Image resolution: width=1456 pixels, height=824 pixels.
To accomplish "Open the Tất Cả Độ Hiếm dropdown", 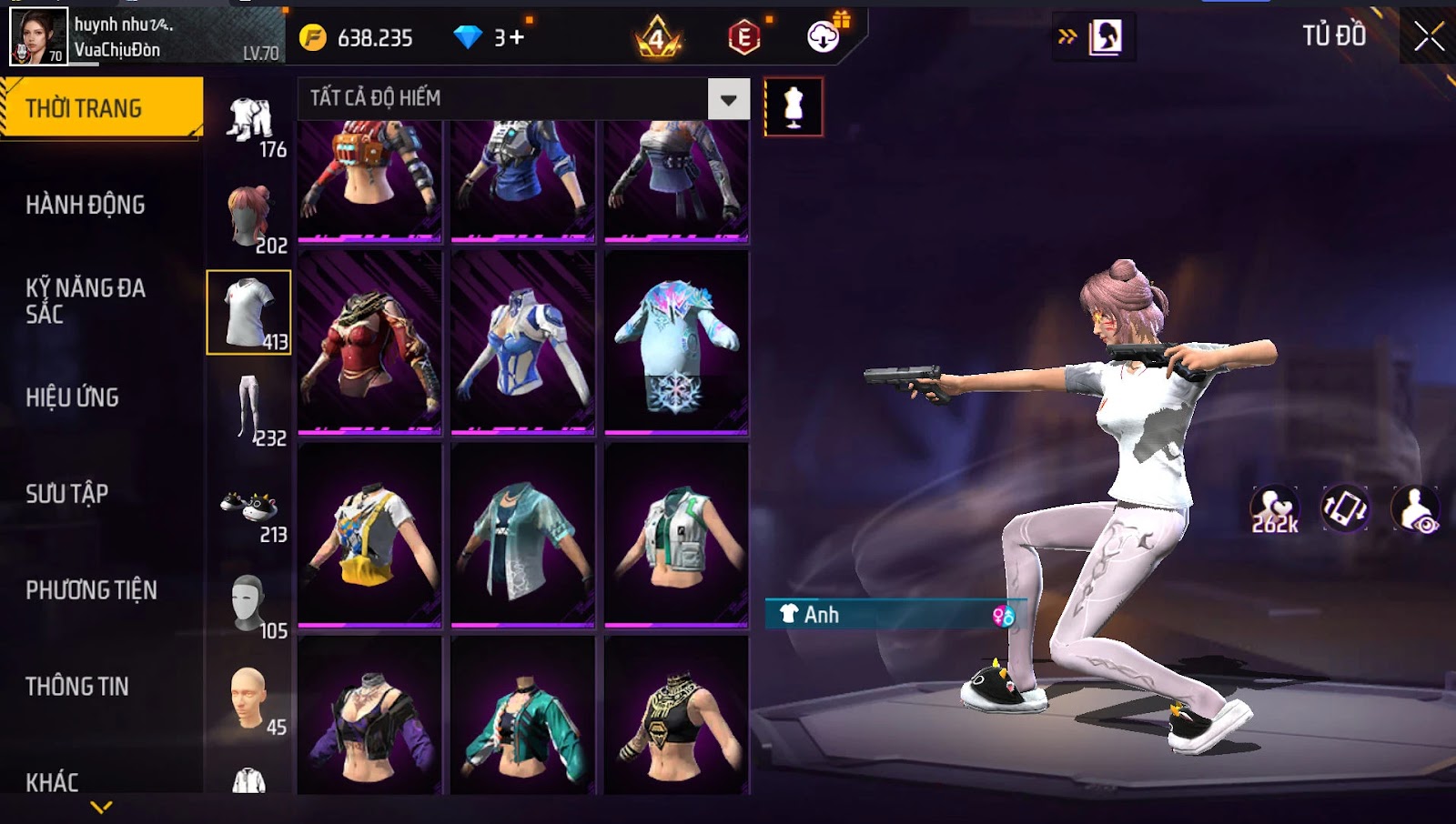I will point(728,99).
